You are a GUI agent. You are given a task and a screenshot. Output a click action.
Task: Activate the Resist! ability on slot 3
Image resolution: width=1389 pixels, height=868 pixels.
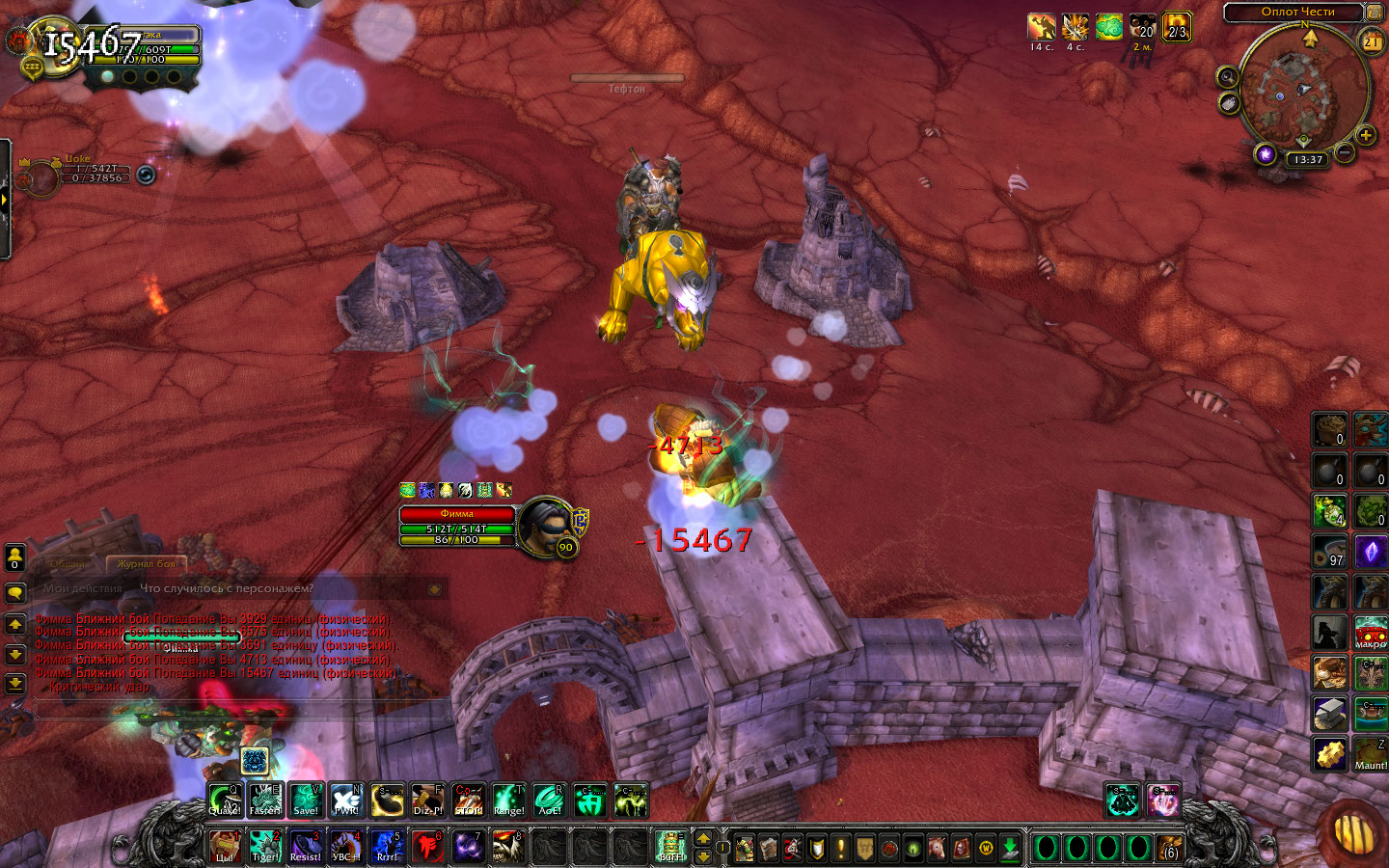pos(306,846)
